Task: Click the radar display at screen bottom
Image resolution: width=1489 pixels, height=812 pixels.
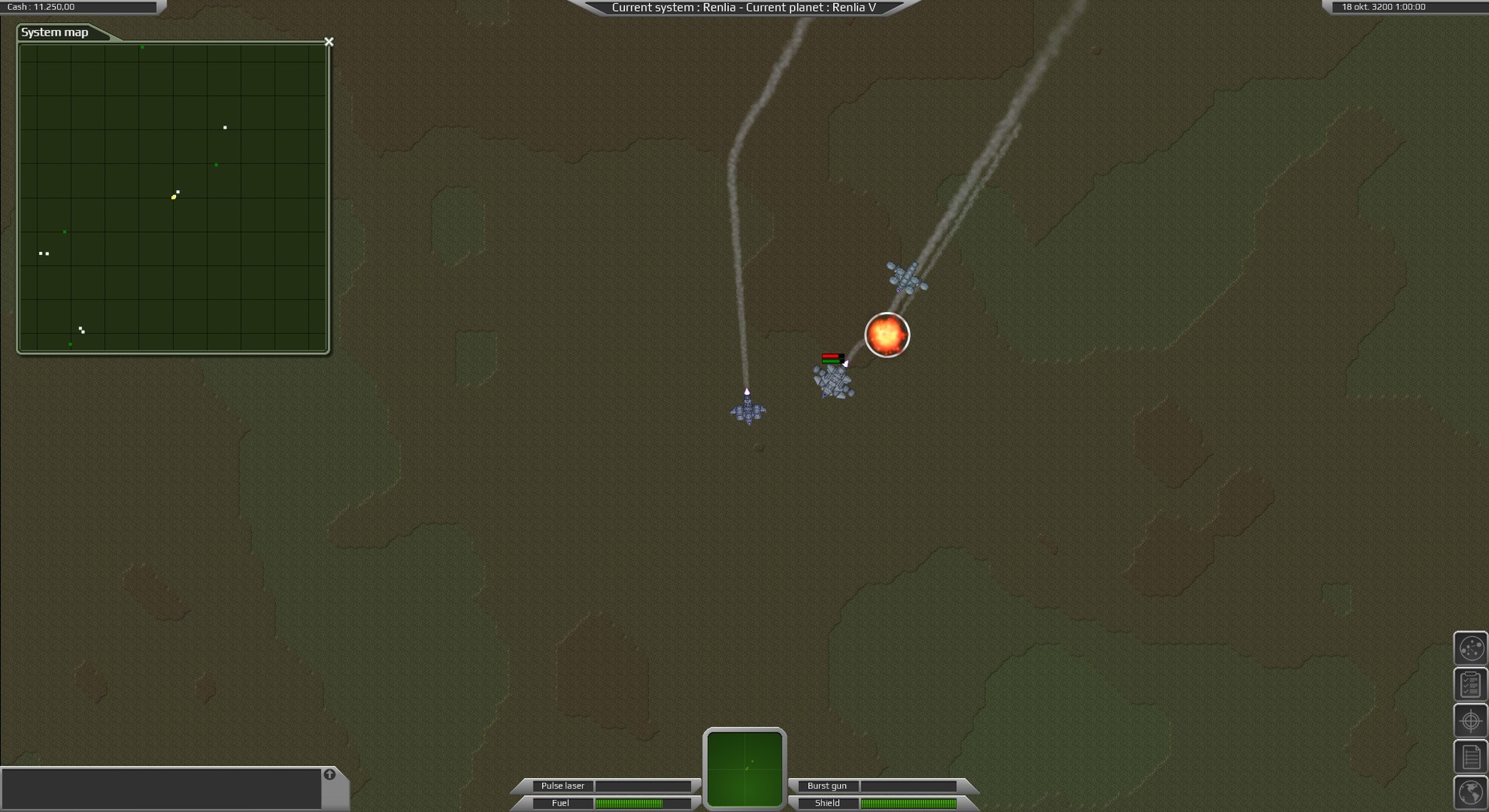Action: [744, 766]
